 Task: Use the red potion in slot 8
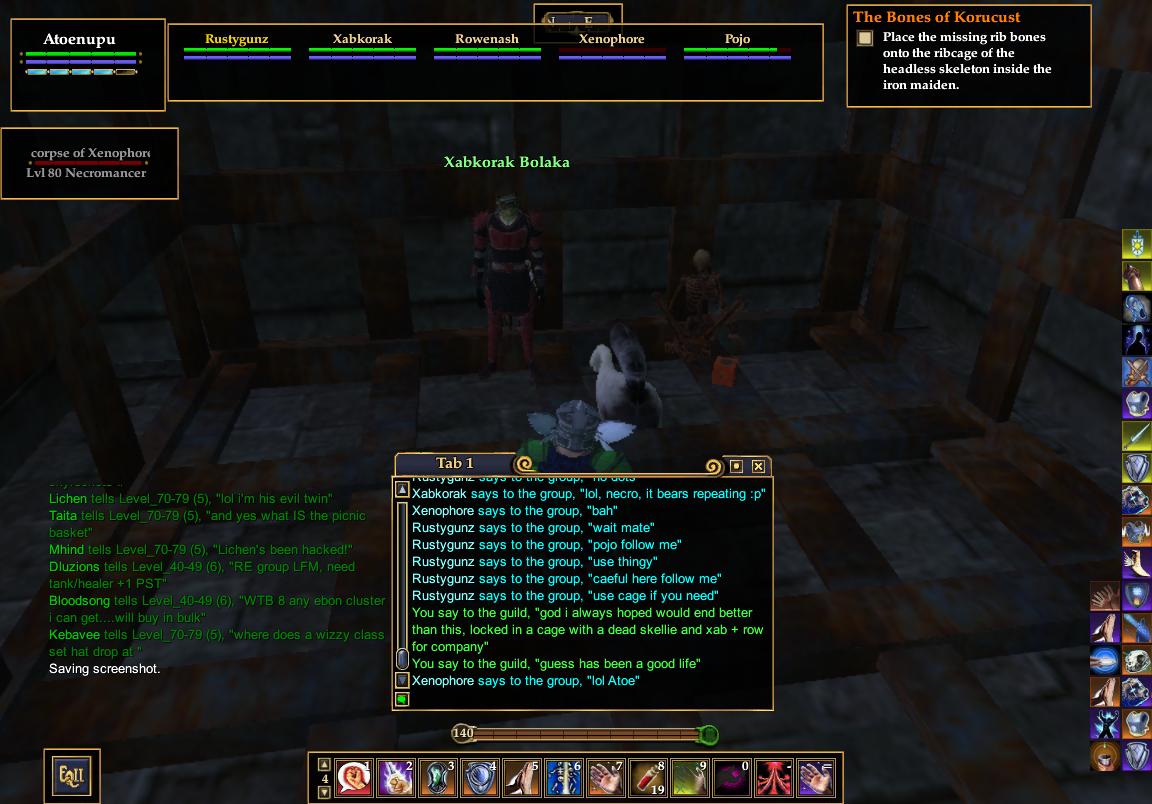(x=648, y=777)
